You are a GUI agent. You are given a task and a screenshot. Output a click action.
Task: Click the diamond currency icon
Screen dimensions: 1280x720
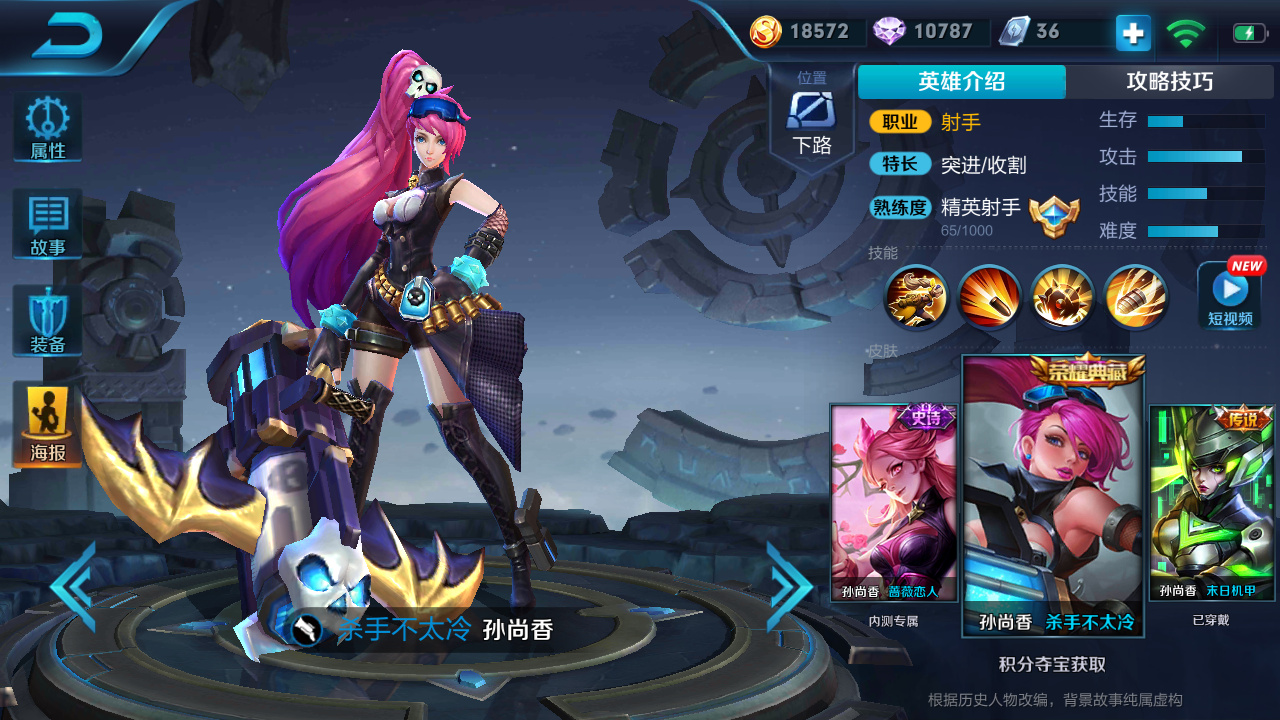click(x=889, y=31)
